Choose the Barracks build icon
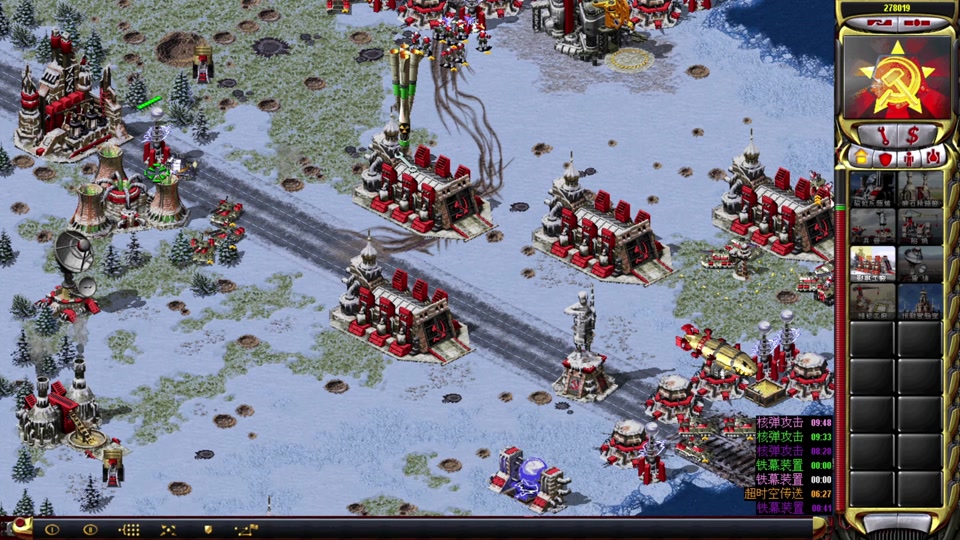The height and width of the screenshot is (540, 960). (872, 227)
